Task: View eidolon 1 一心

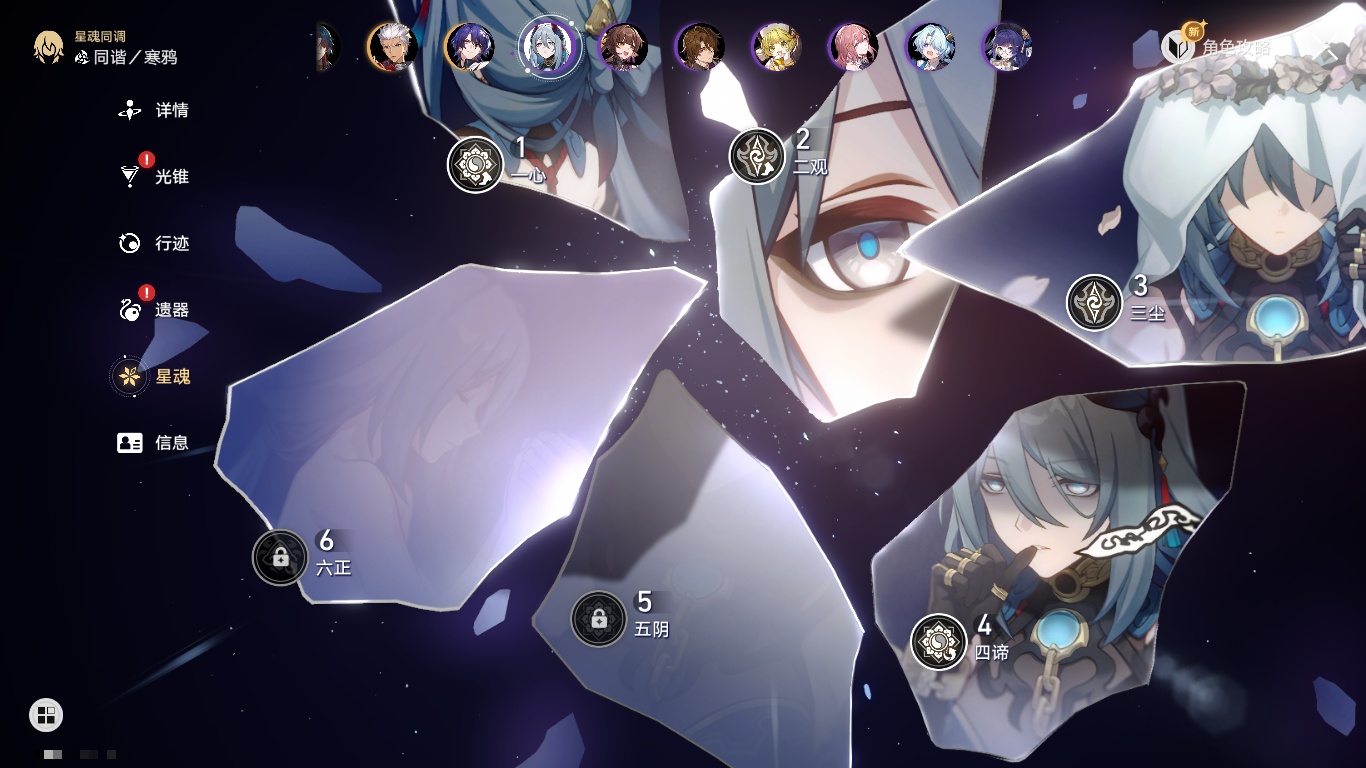Action: (x=475, y=165)
